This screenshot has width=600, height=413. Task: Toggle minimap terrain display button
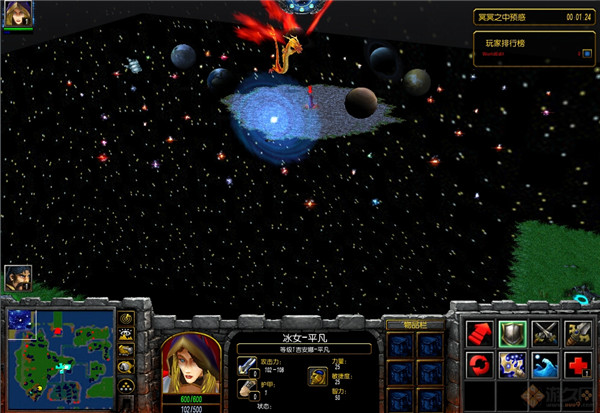pyautogui.click(x=127, y=337)
